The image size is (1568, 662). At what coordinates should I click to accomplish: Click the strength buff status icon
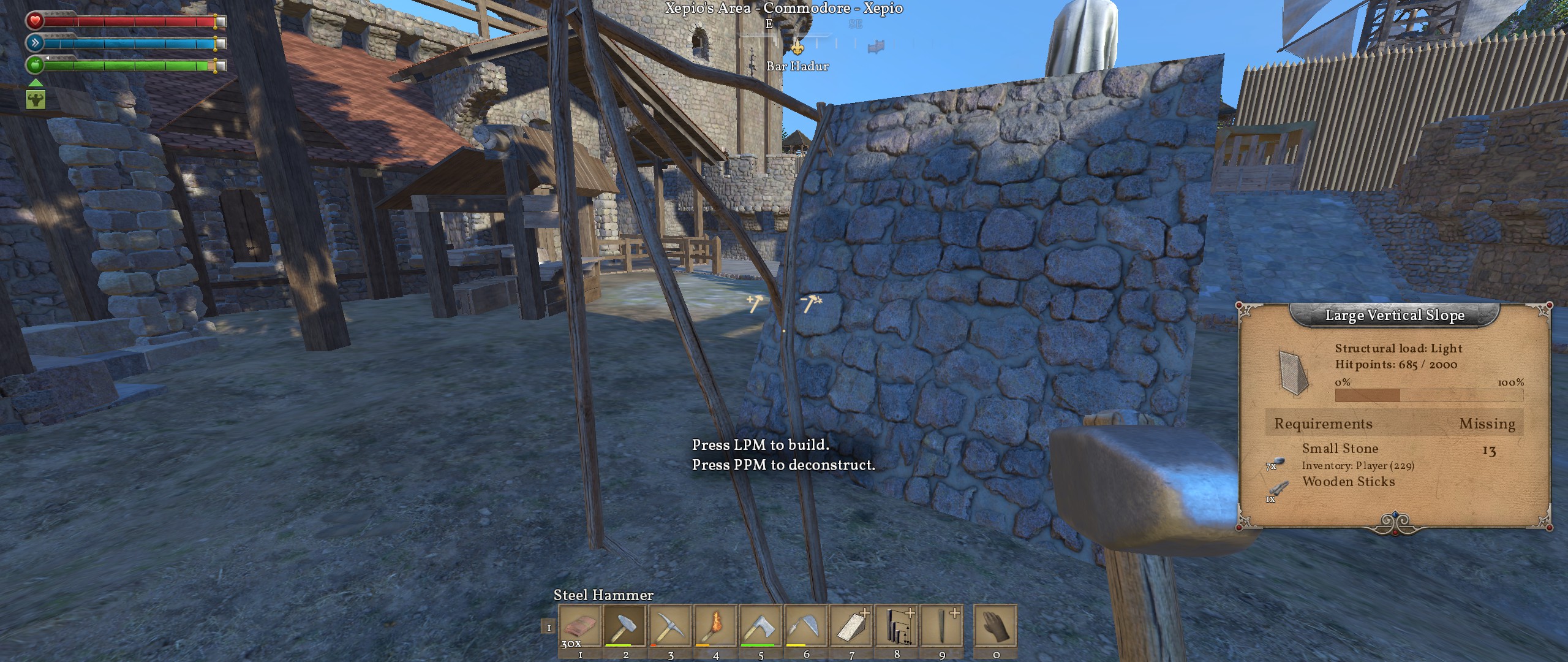(36, 99)
